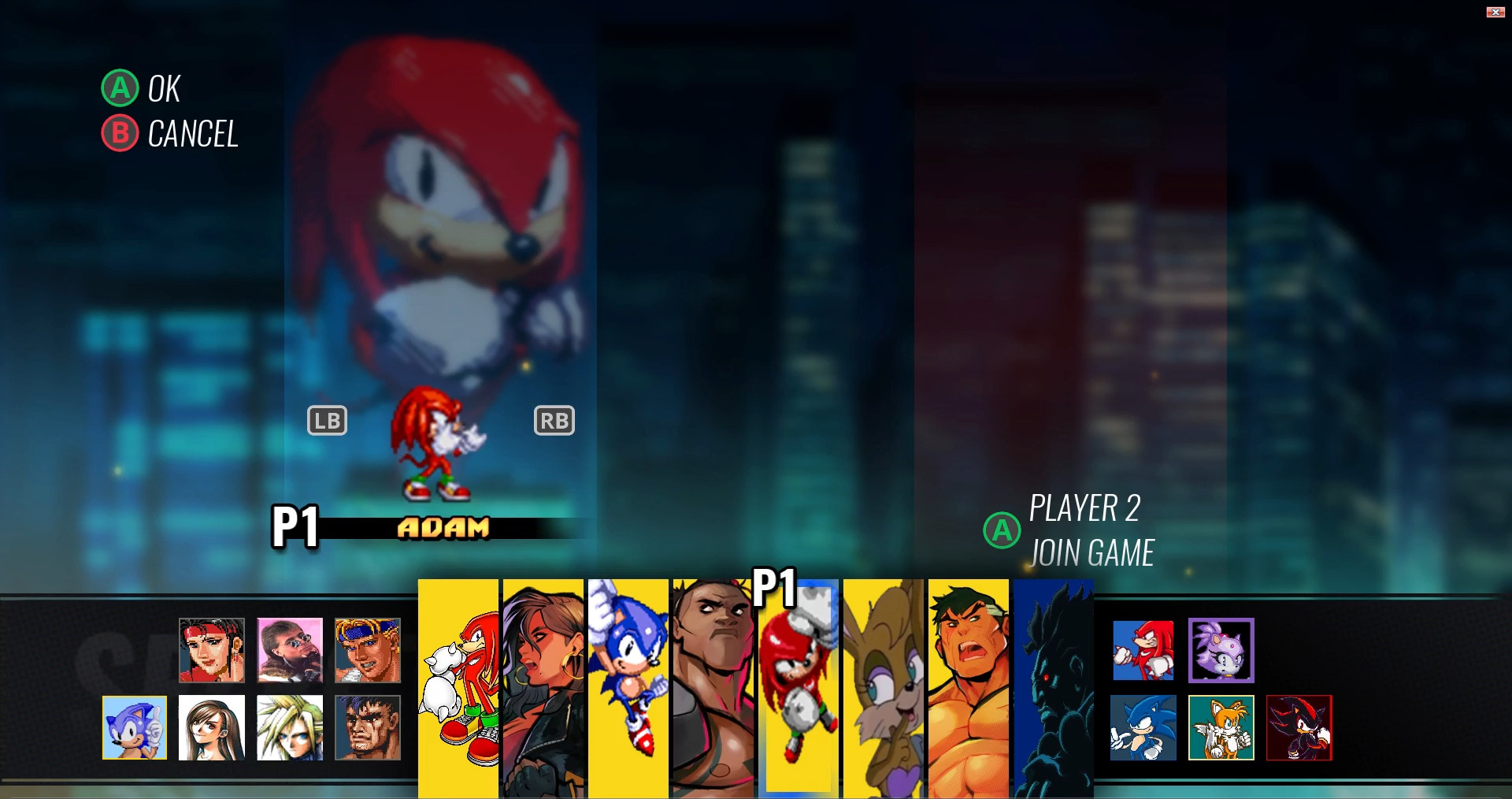Open the large Knuckles panel on the far left
The height and width of the screenshot is (799, 1512).
tap(458, 687)
